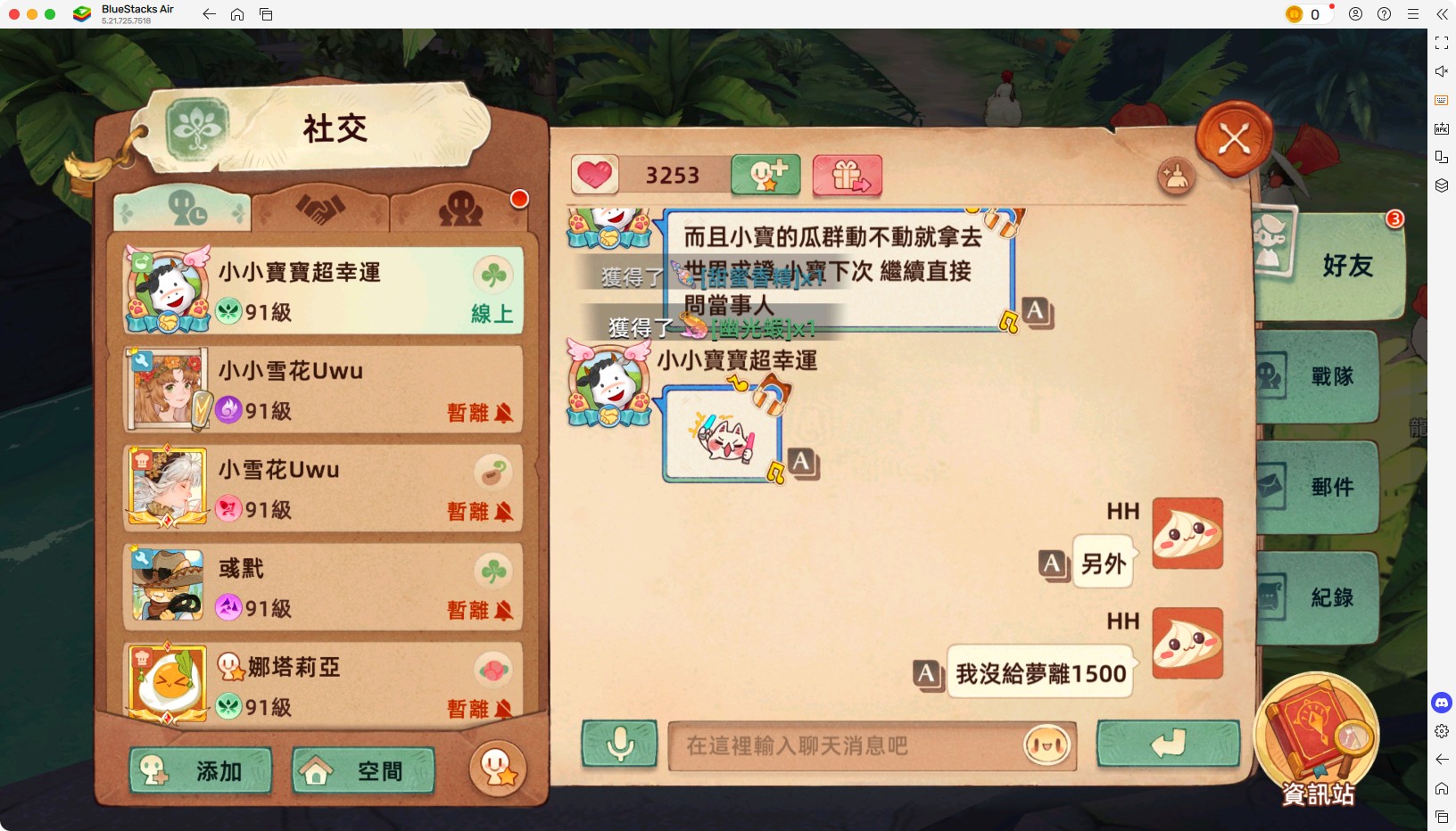Collapse the BlueStacks sidebar with double-chevron arrow
This screenshot has height=831, width=1456.
click(1443, 14)
